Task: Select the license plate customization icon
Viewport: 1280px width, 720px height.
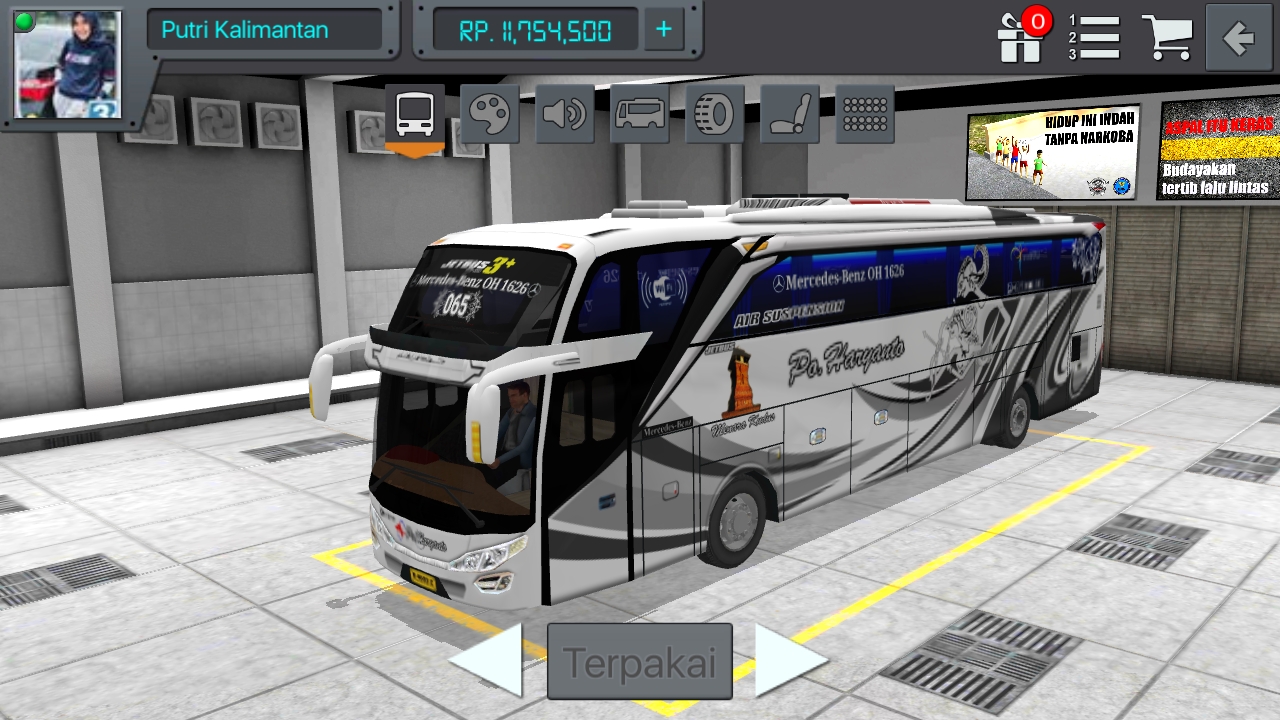Action: pyautogui.click(x=864, y=113)
